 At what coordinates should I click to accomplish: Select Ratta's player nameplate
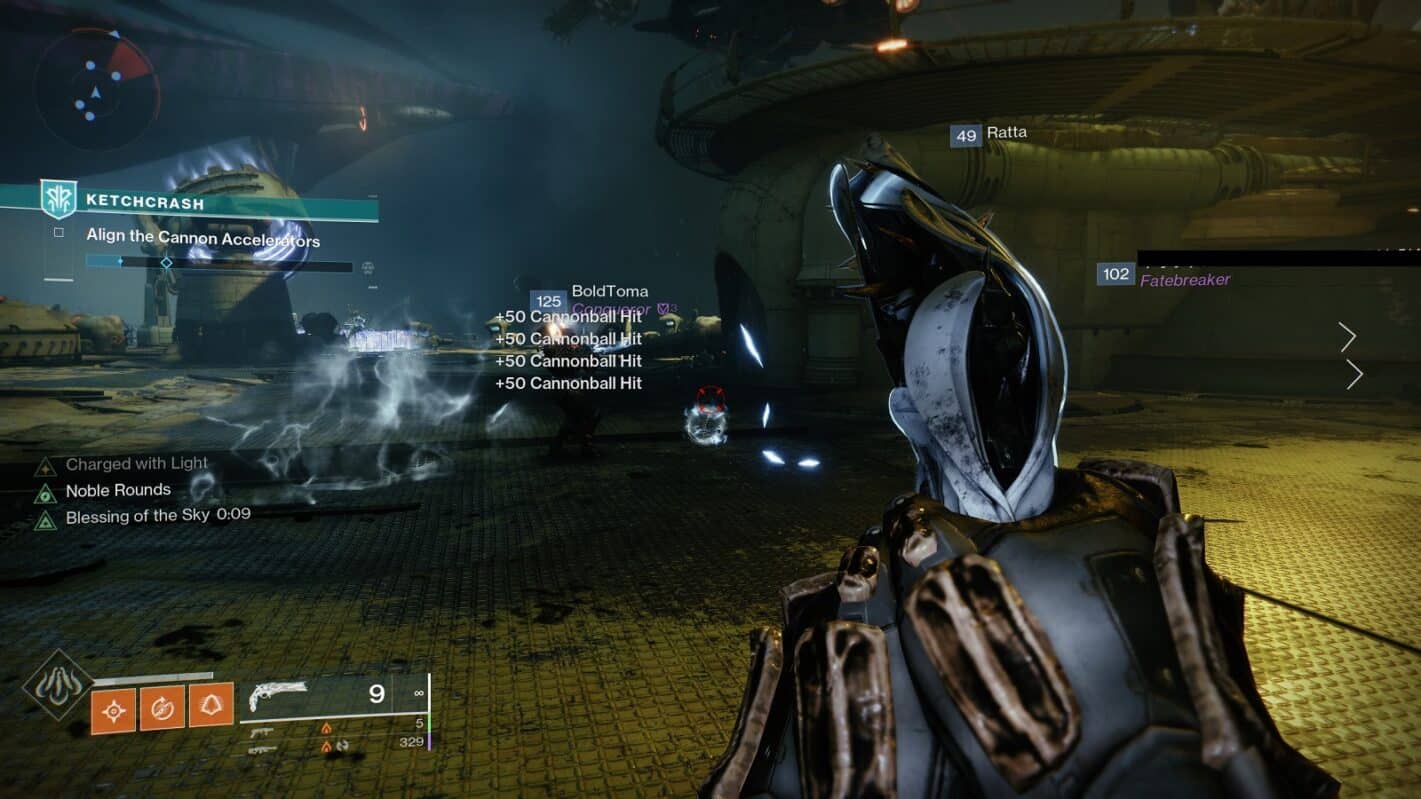point(1005,133)
